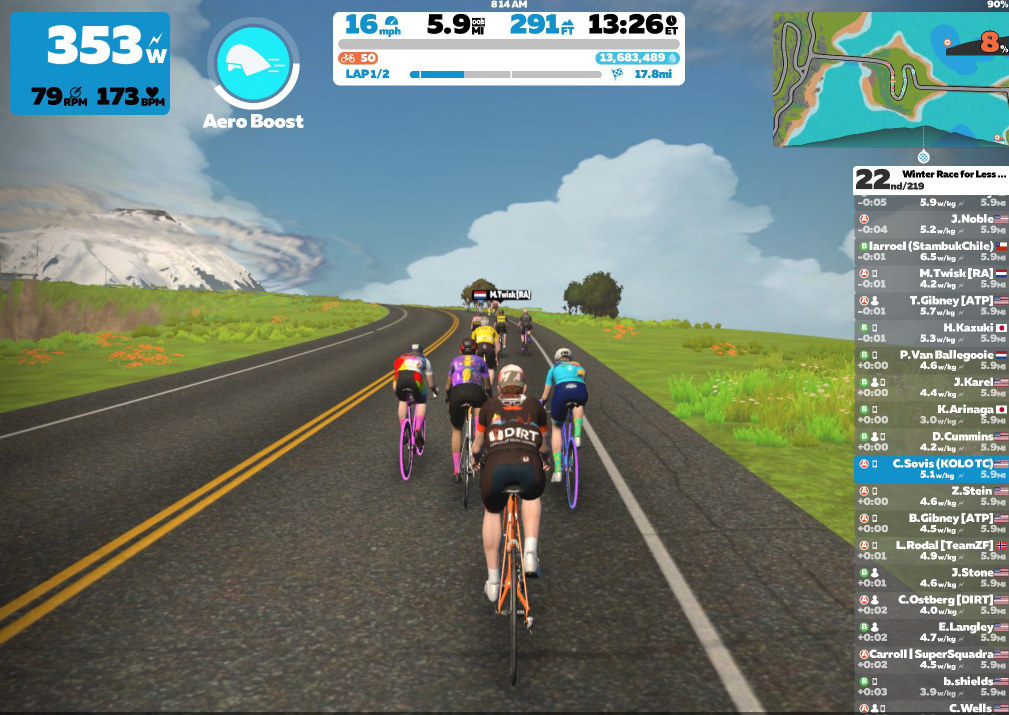This screenshot has width=1009, height=715.
Task: Select rider E.Langley
Action: click(932, 632)
